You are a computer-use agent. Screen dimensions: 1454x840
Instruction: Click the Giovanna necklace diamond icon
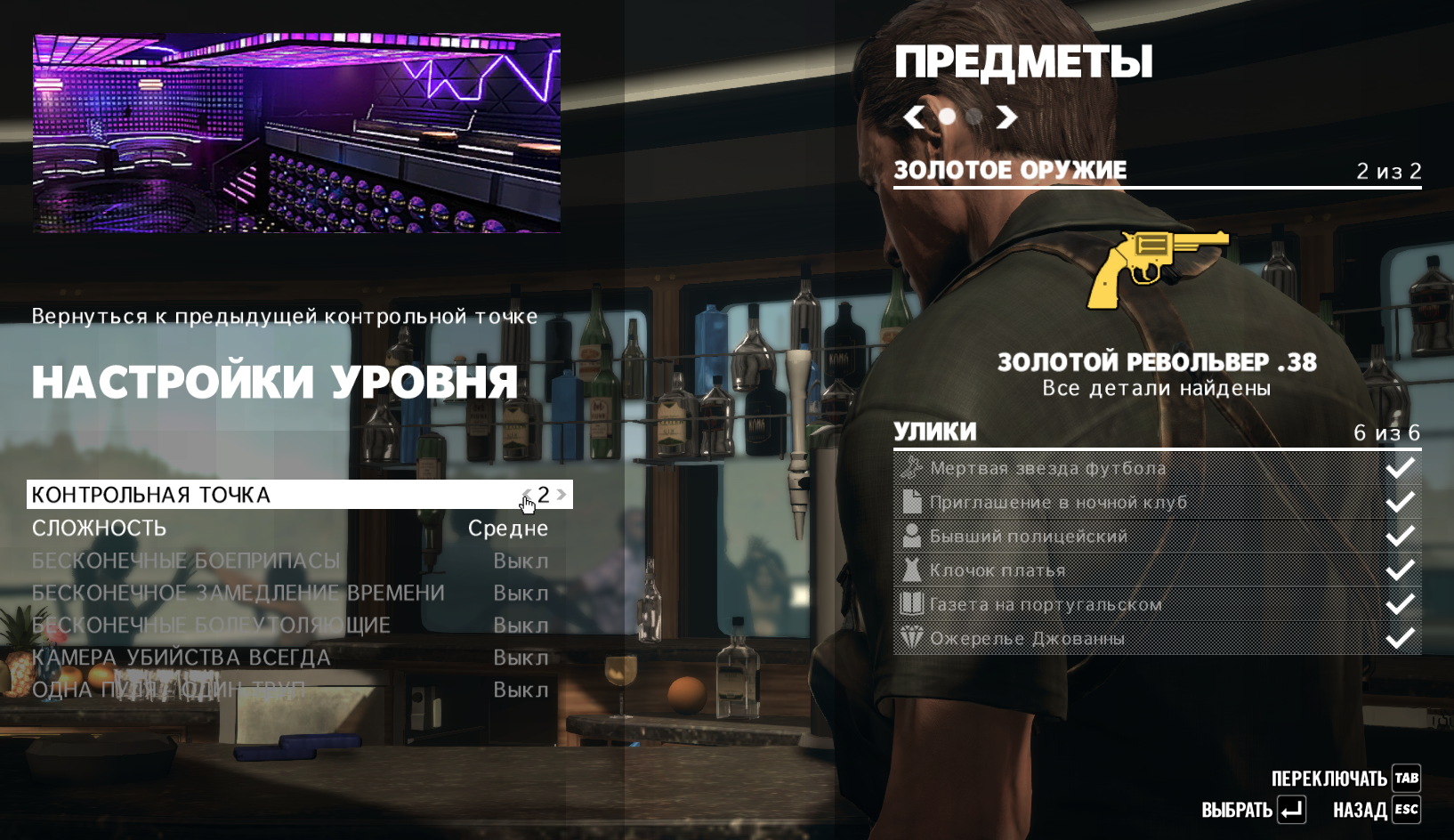coord(912,637)
